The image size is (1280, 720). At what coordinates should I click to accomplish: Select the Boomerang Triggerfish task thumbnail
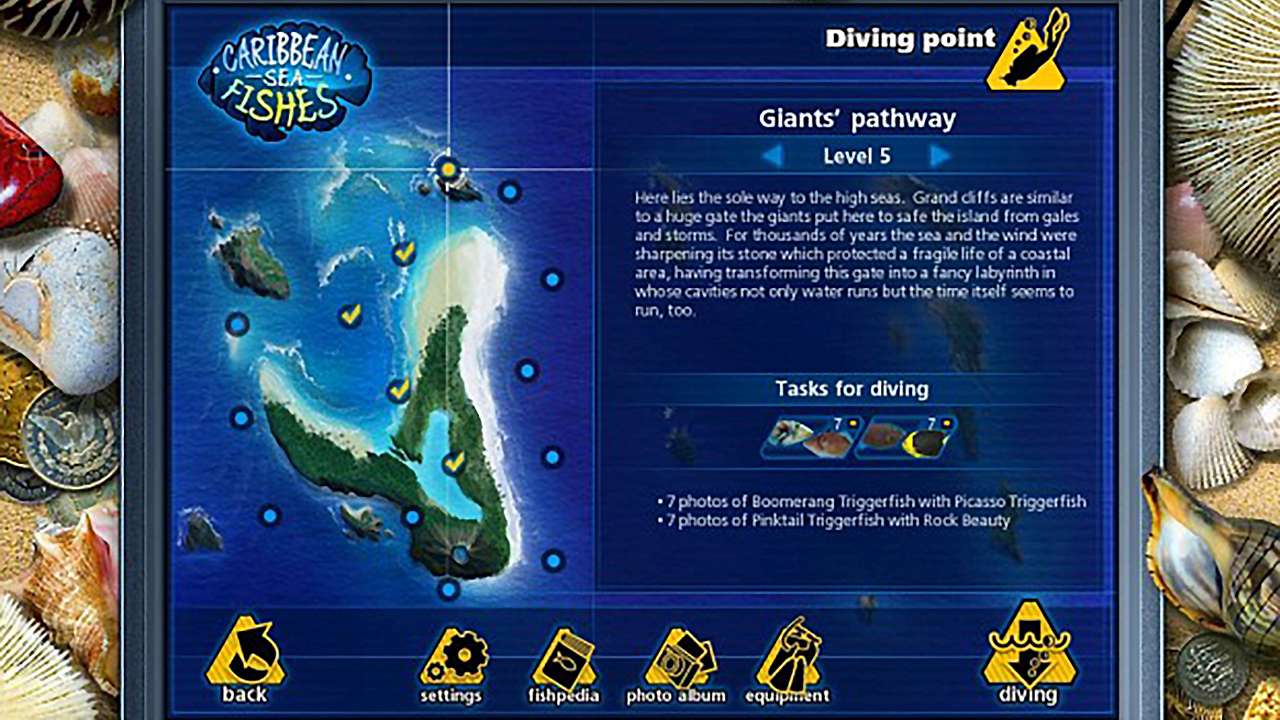[806, 437]
